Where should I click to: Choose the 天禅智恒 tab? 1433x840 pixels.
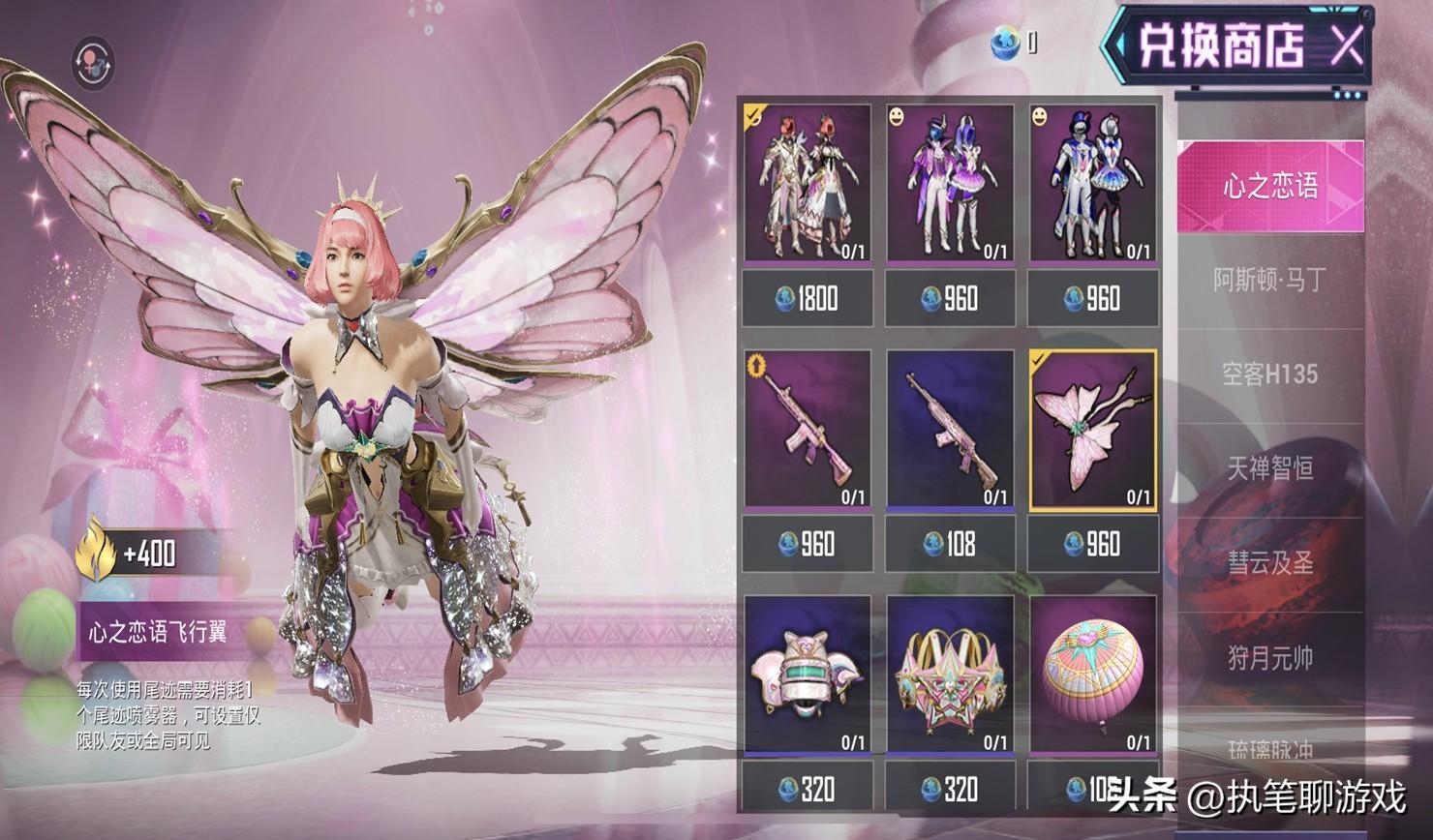[x=1269, y=468]
